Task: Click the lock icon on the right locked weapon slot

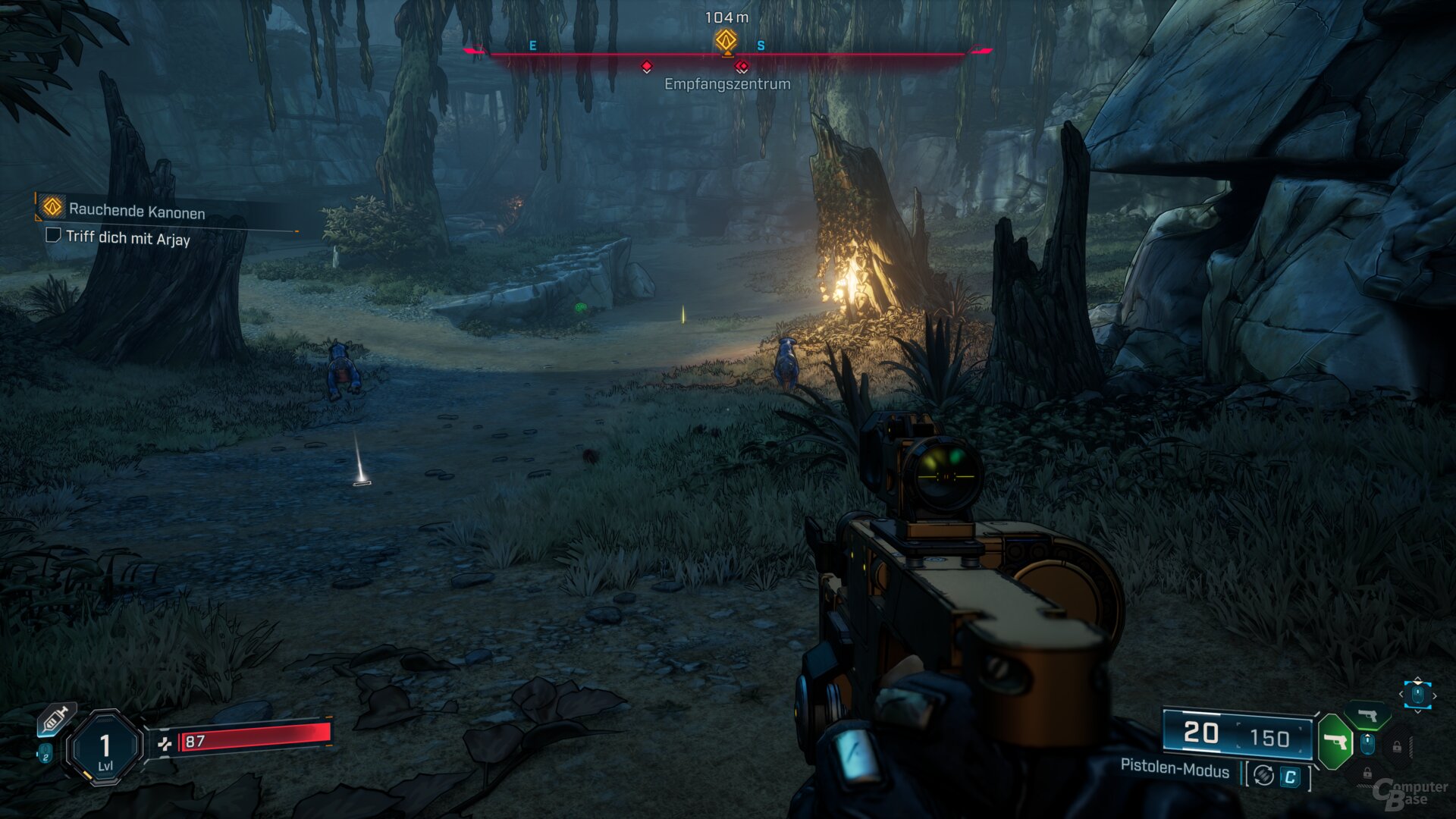Action: coord(1397,747)
